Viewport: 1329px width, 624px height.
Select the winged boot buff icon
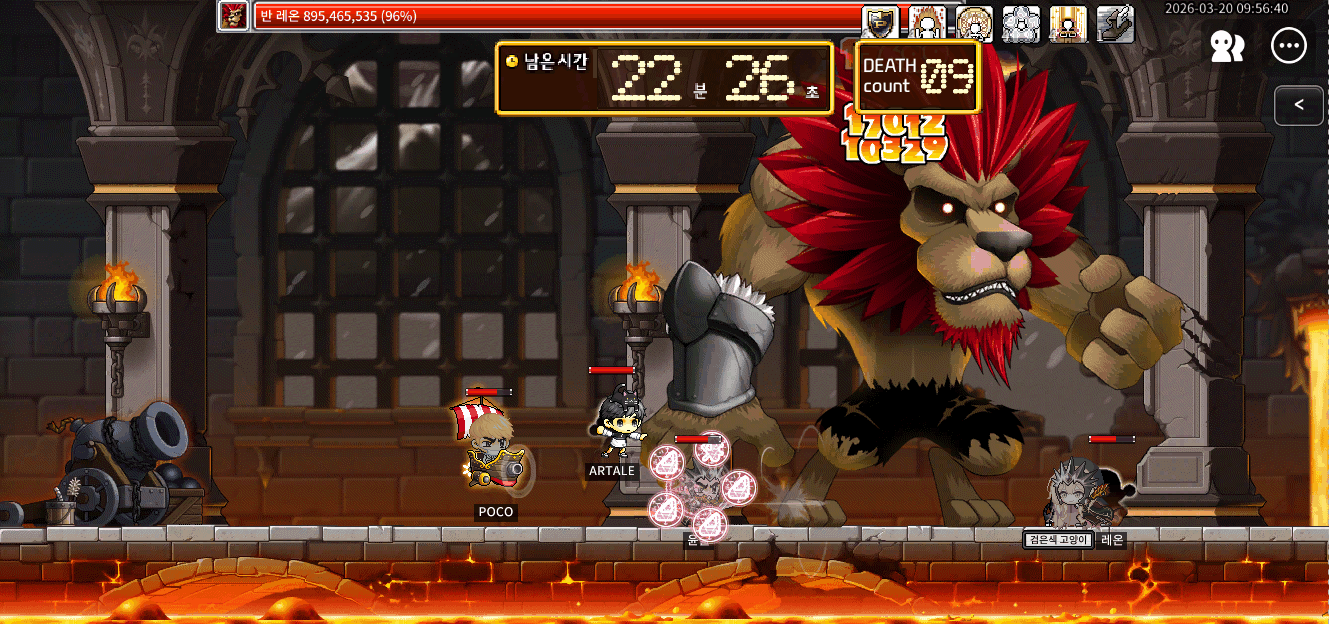pos(1115,24)
